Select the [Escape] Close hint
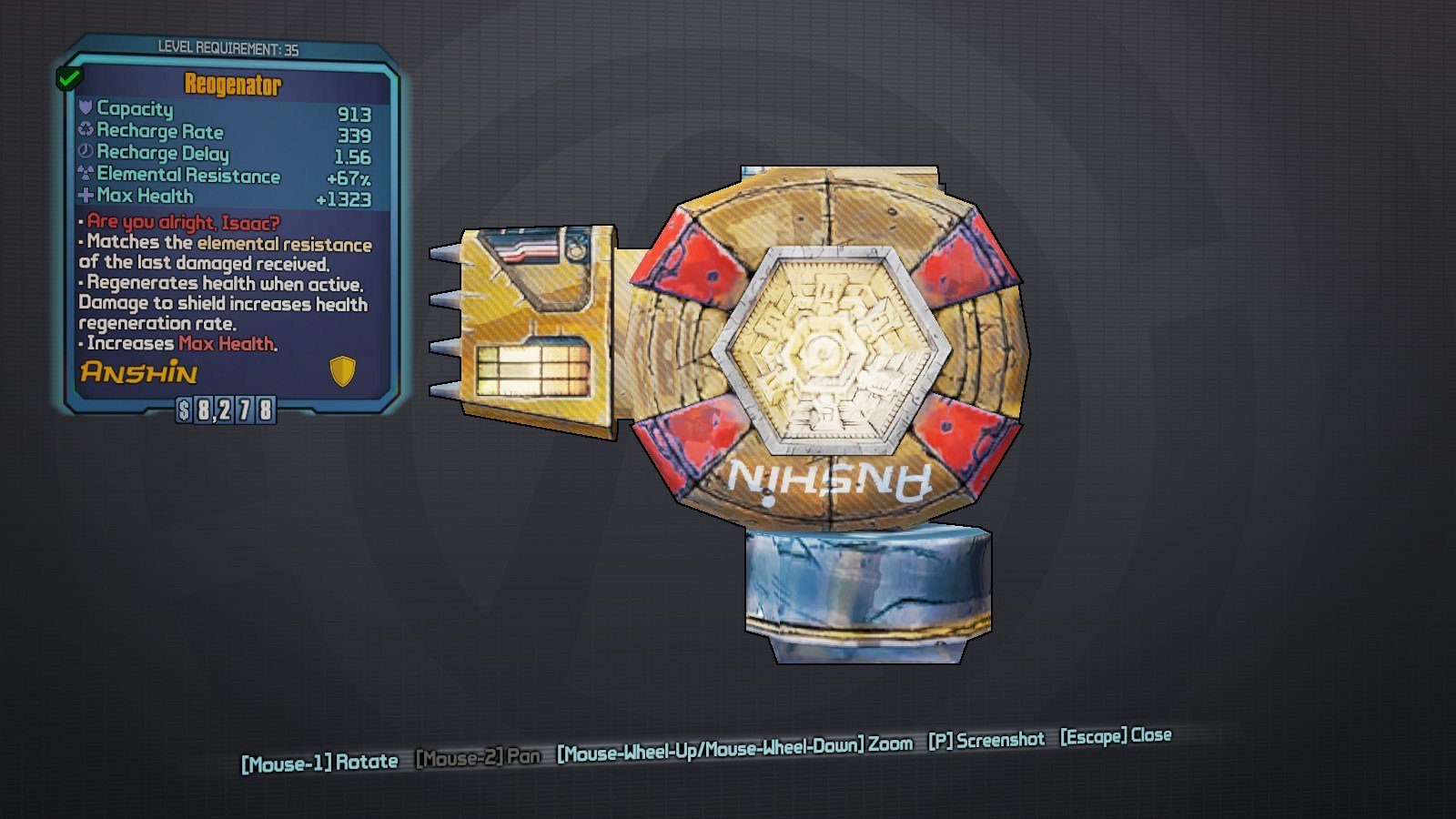Viewport: 1456px width, 819px height. pyautogui.click(x=1115, y=737)
